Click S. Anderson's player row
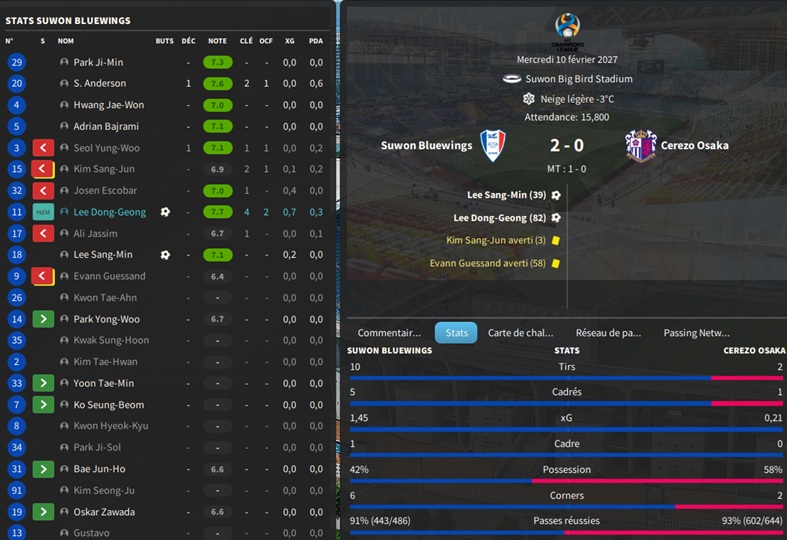The height and width of the screenshot is (540, 787). coord(100,84)
